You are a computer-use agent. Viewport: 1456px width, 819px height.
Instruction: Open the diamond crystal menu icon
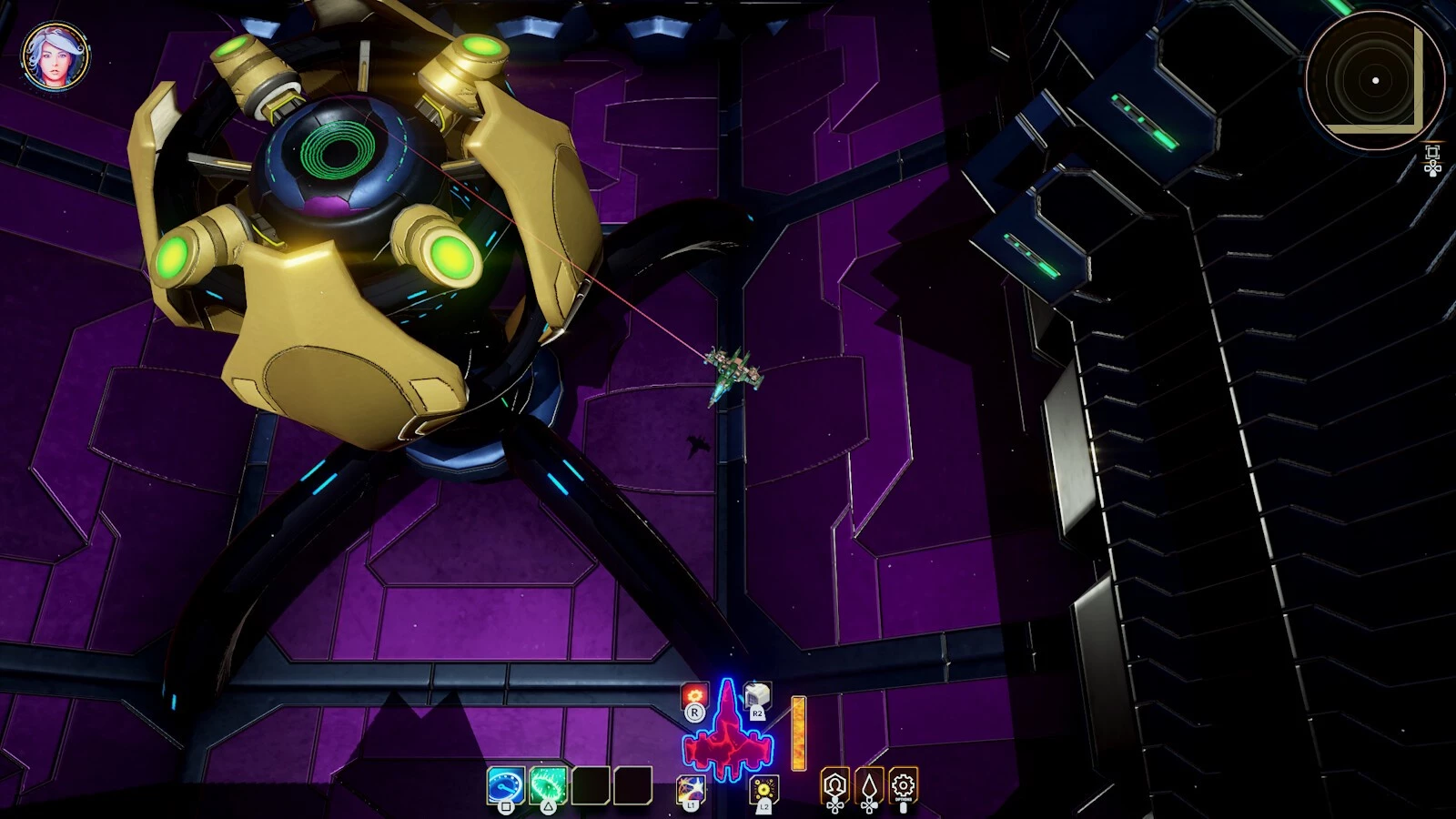(x=869, y=785)
